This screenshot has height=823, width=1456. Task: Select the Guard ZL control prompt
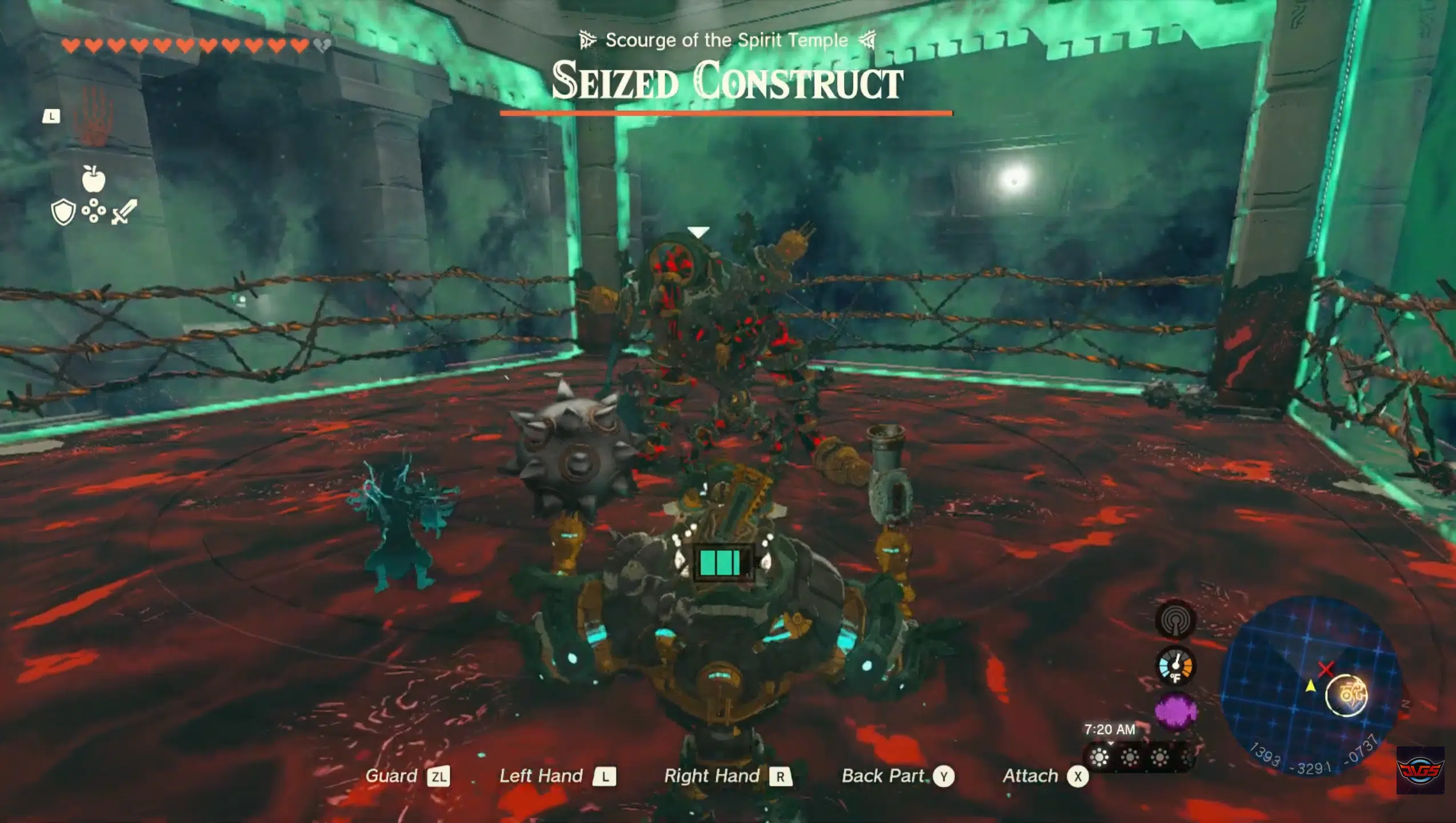407,776
